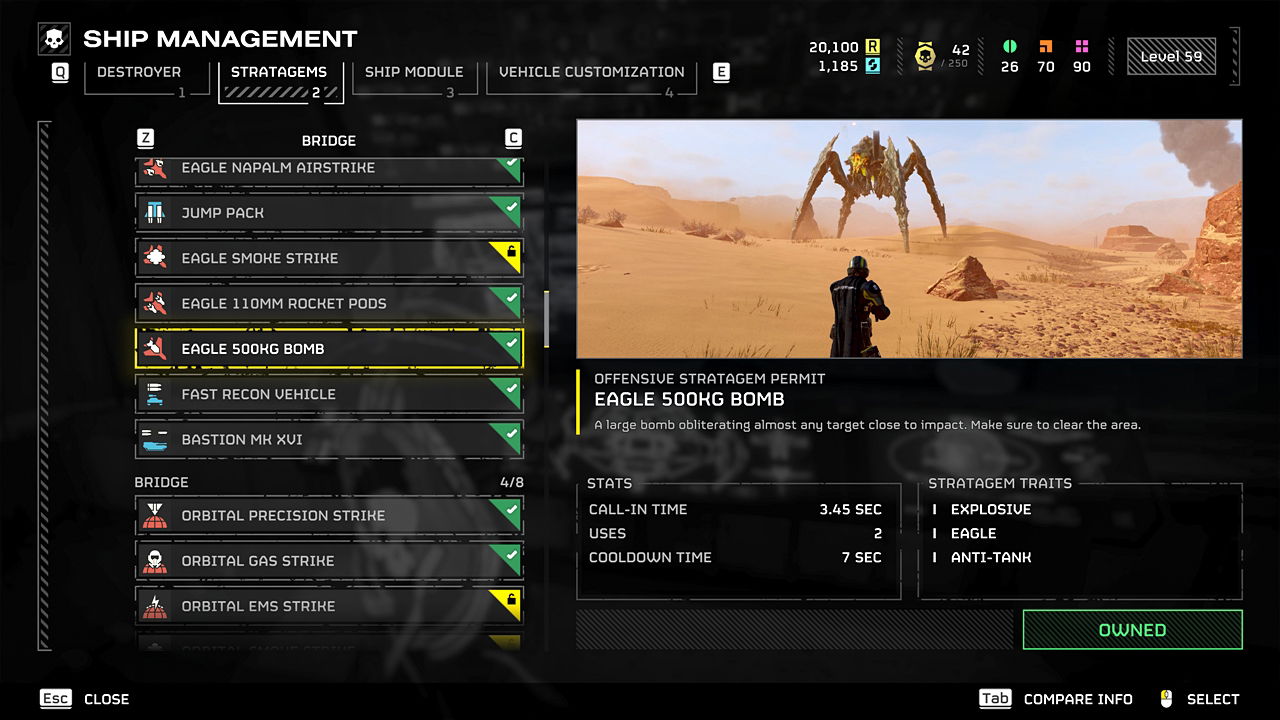Choose the Orbital Gas Strike stratagem
The image size is (1280, 720).
[x=329, y=561]
